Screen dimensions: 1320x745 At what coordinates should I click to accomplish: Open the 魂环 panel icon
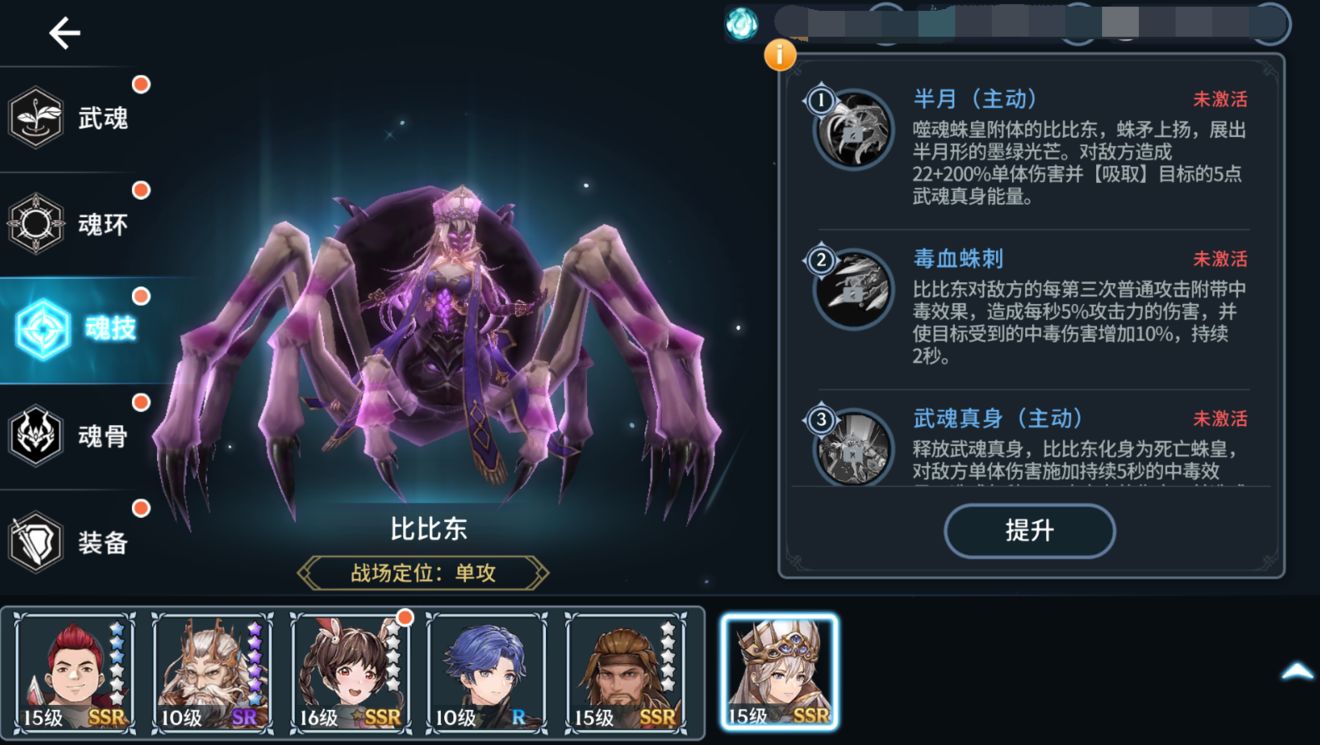[36, 223]
